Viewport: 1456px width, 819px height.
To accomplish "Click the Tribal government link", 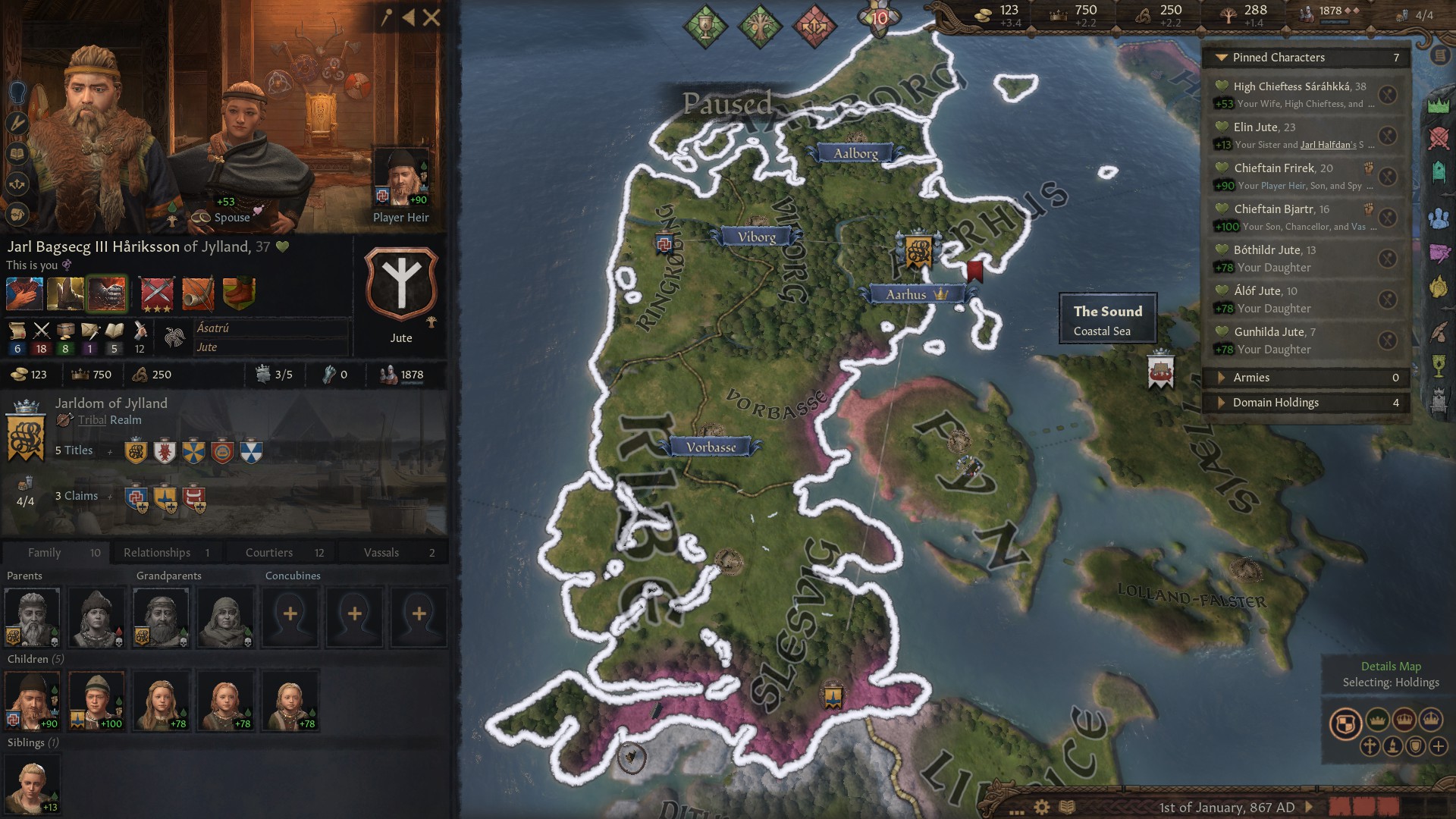I will pyautogui.click(x=92, y=420).
